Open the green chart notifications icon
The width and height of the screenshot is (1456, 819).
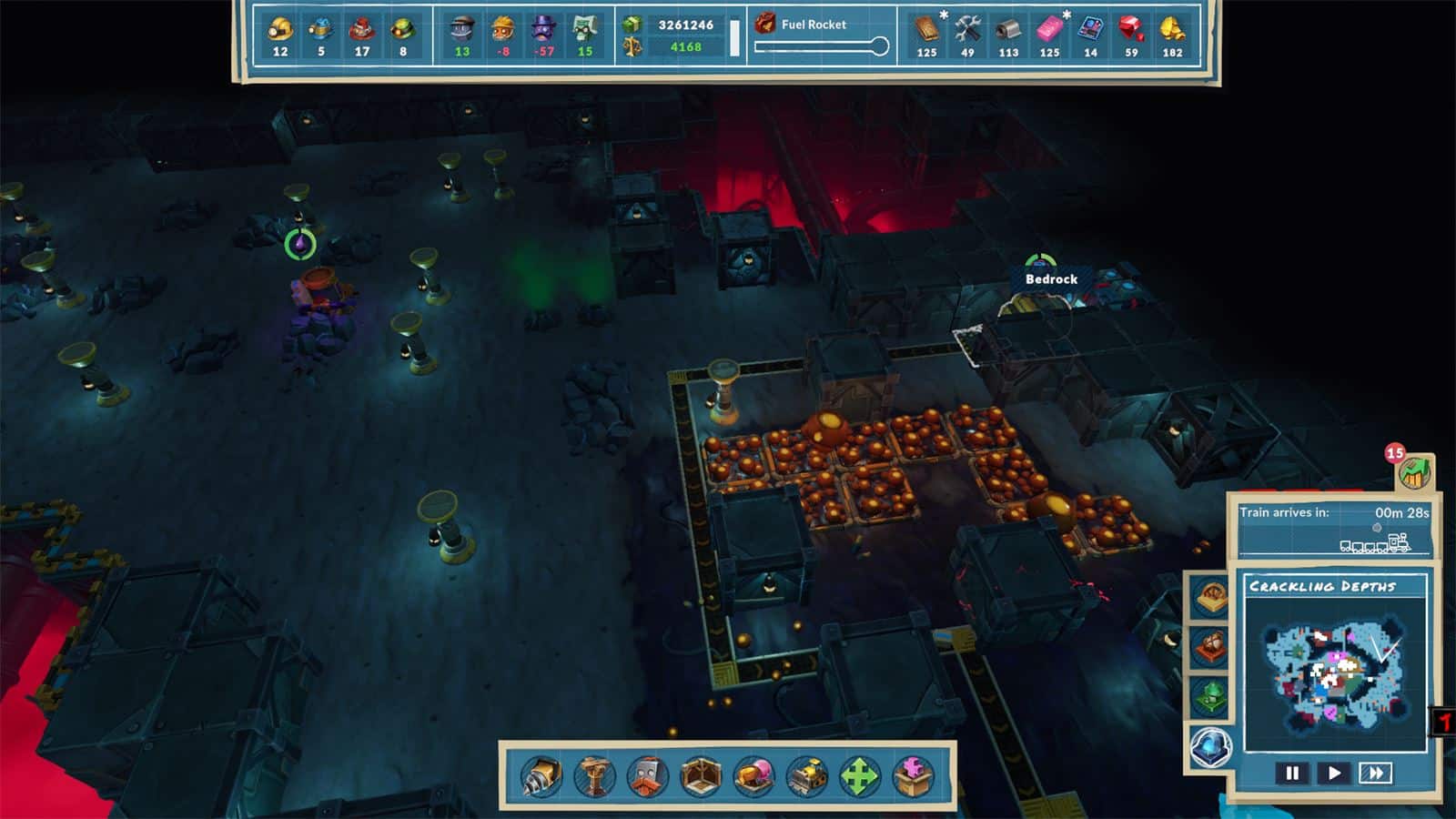pyautogui.click(x=1415, y=472)
